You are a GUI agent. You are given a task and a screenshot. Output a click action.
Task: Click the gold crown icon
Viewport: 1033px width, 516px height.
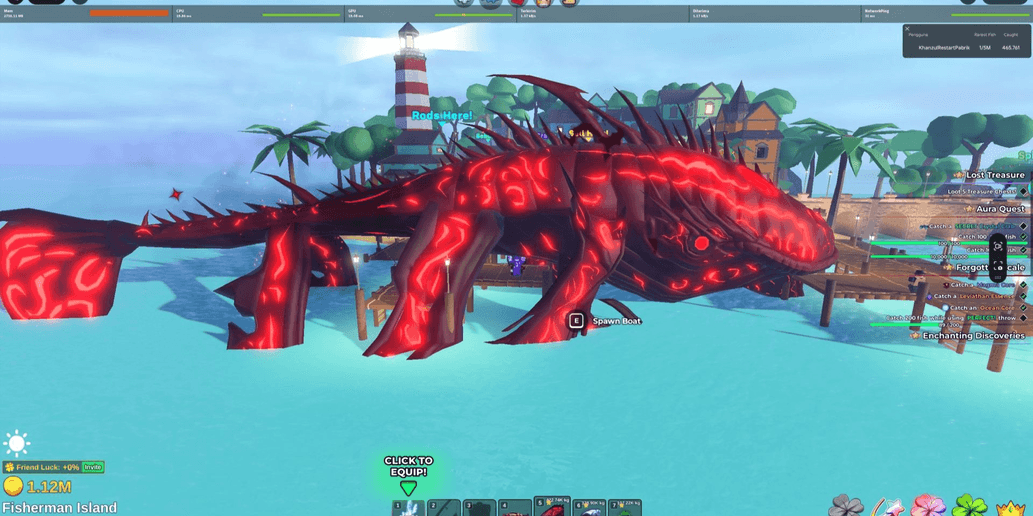(x=1010, y=508)
